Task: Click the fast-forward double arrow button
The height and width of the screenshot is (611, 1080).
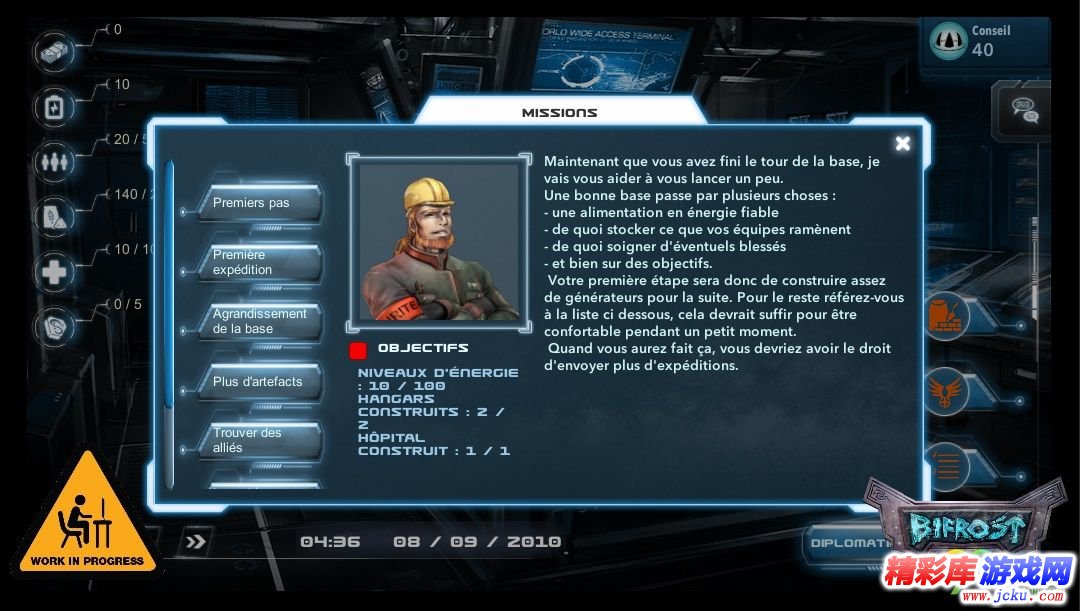Action: click(196, 542)
